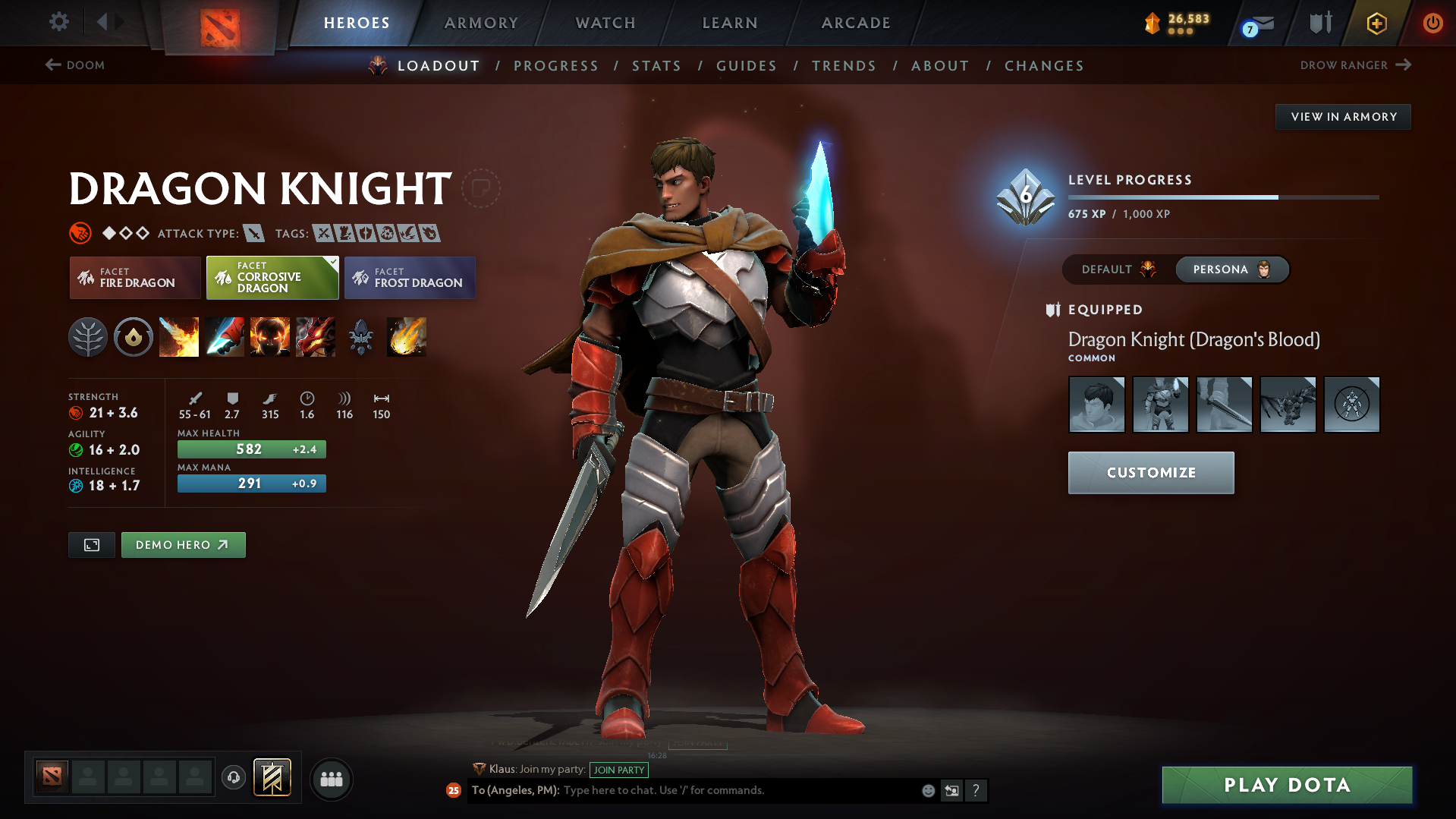Image resolution: width=1456 pixels, height=819 pixels.
Task: Switch to the Stats tab
Action: click(x=656, y=66)
